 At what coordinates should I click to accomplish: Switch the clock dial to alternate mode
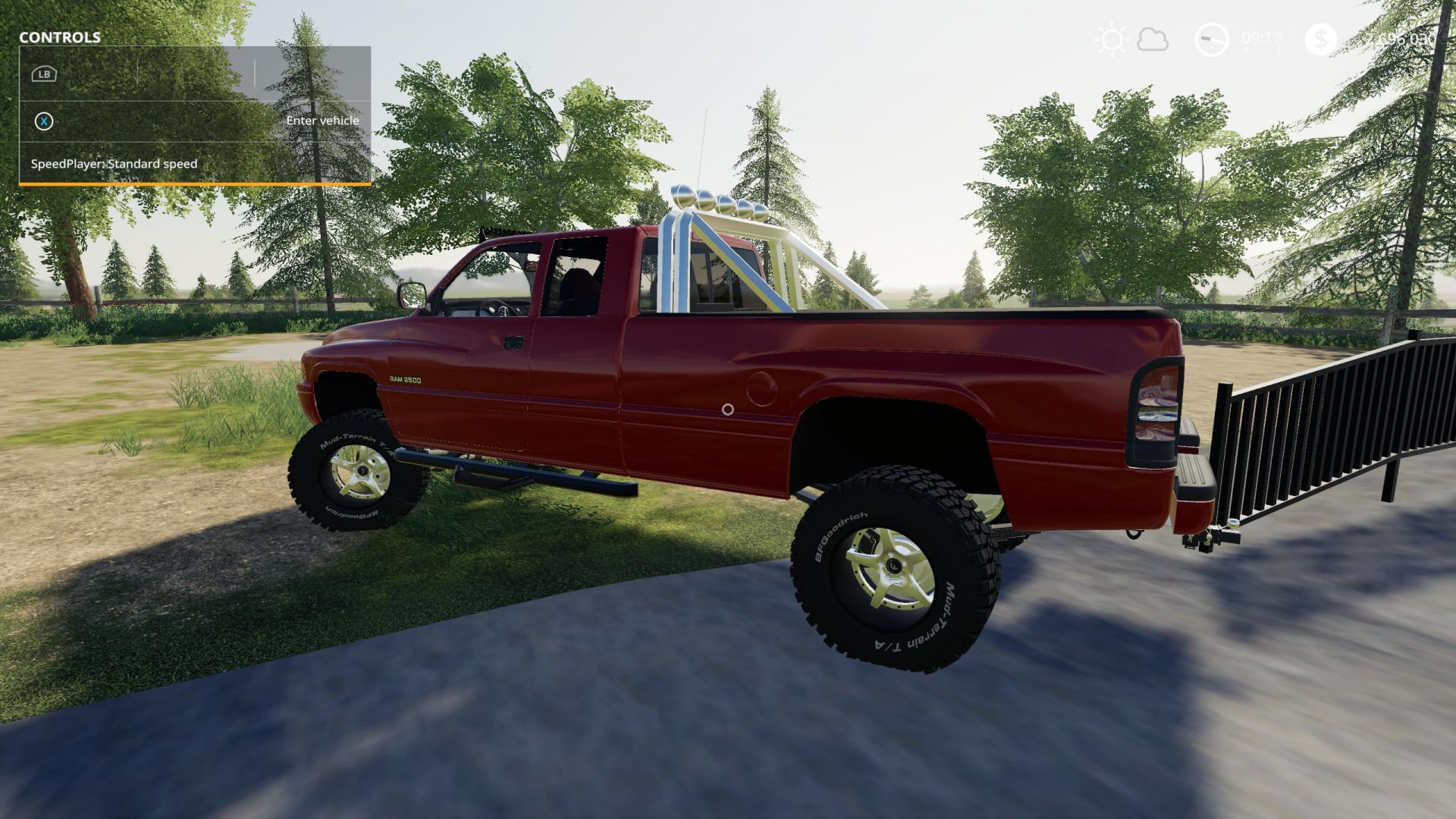(1211, 39)
